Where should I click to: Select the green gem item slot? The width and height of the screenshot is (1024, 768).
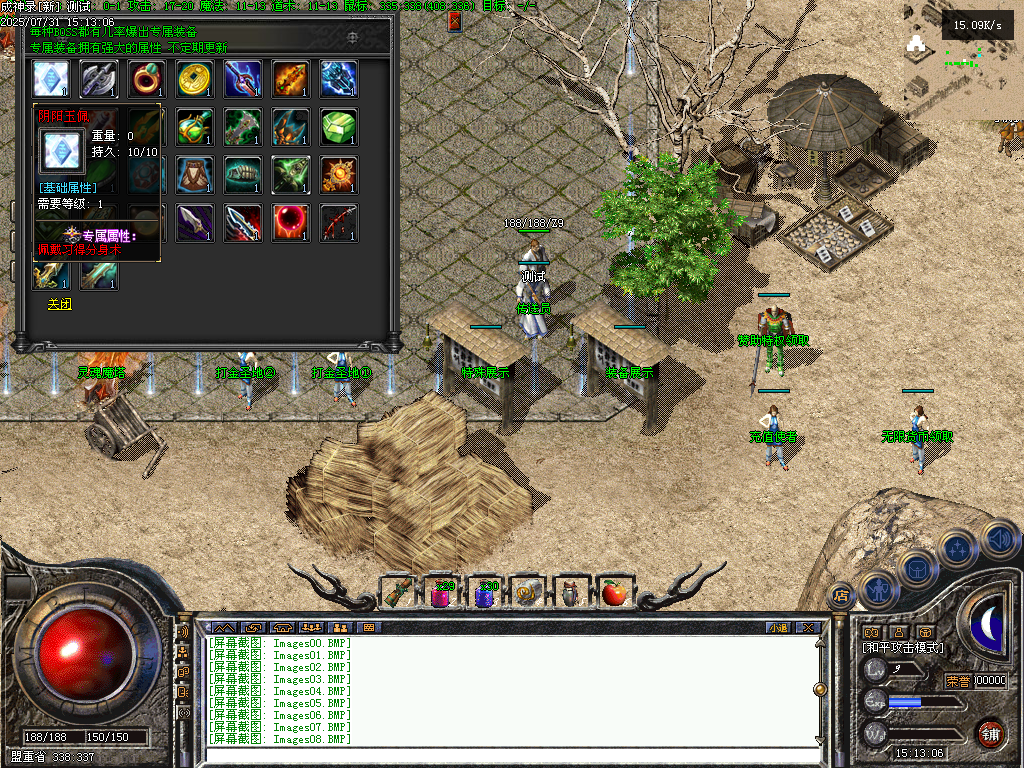(340, 127)
